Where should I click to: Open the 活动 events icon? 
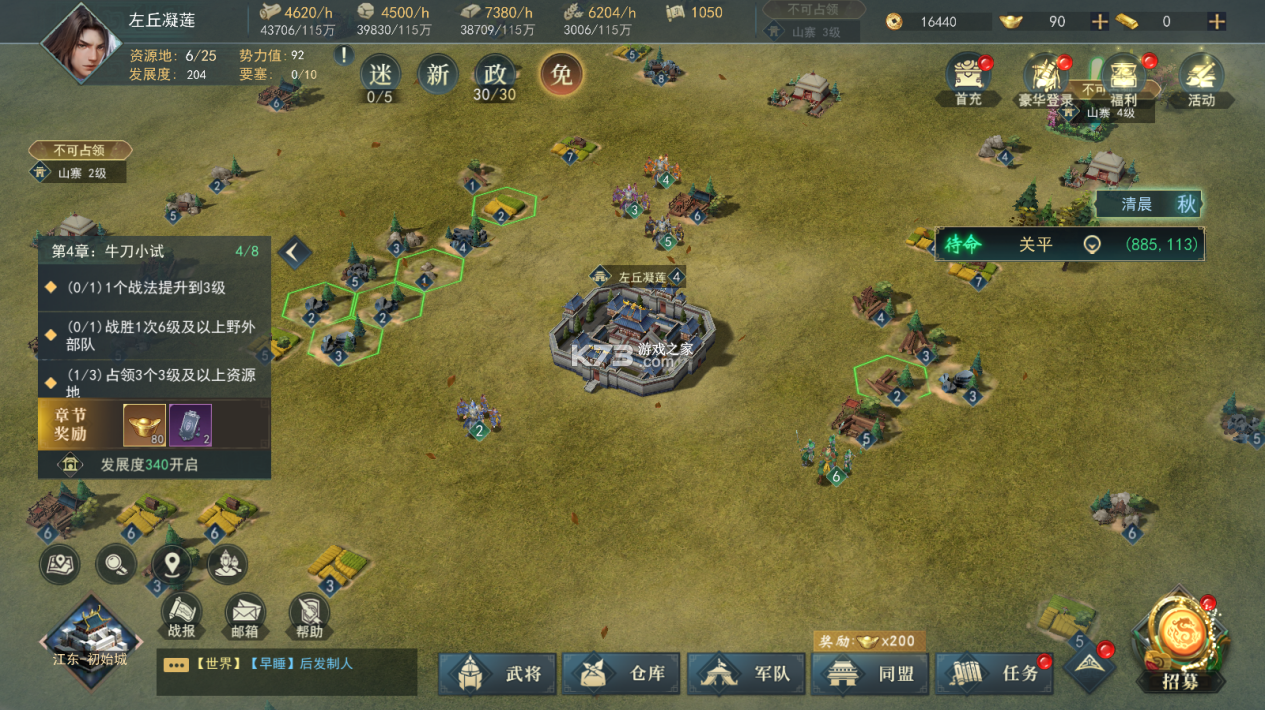[x=1201, y=80]
